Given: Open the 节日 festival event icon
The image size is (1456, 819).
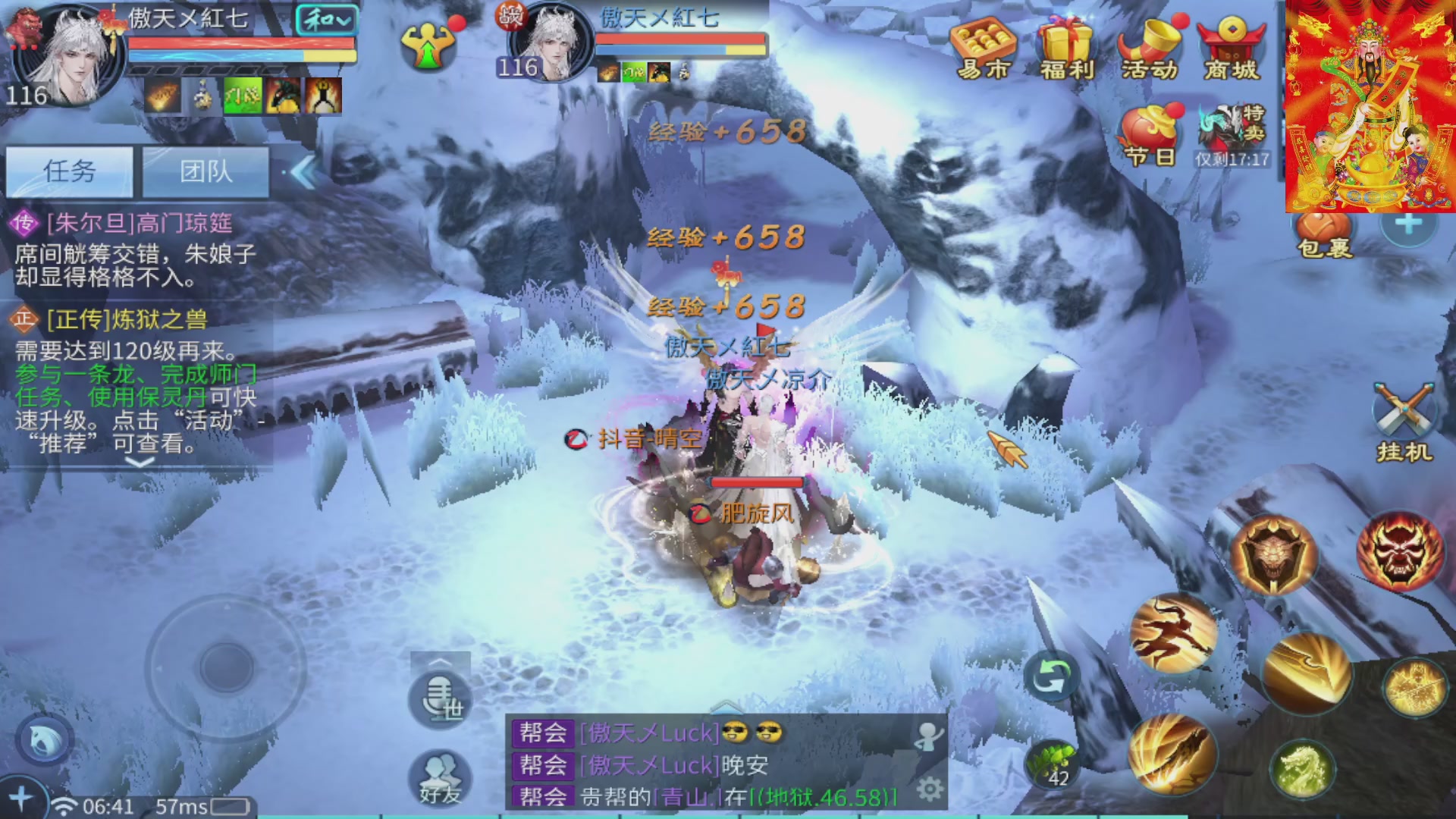Looking at the screenshot, I should coord(1150,135).
